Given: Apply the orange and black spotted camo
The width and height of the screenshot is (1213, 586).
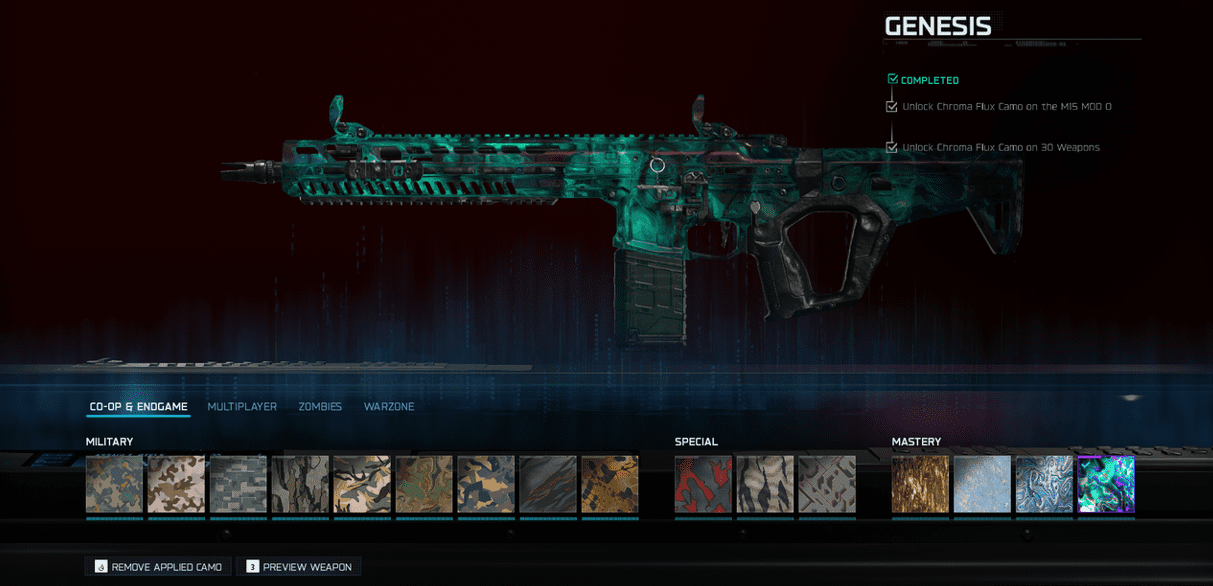Looking at the screenshot, I should click(609, 485).
